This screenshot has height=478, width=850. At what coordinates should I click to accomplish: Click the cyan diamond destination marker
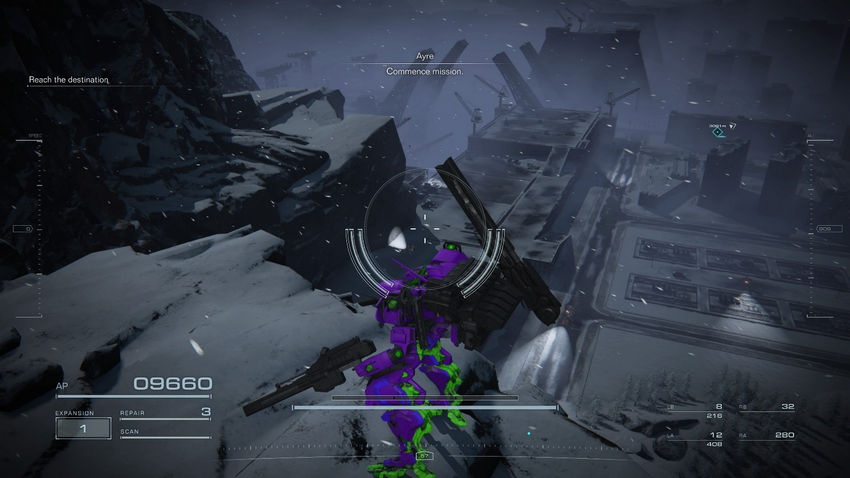[x=717, y=132]
